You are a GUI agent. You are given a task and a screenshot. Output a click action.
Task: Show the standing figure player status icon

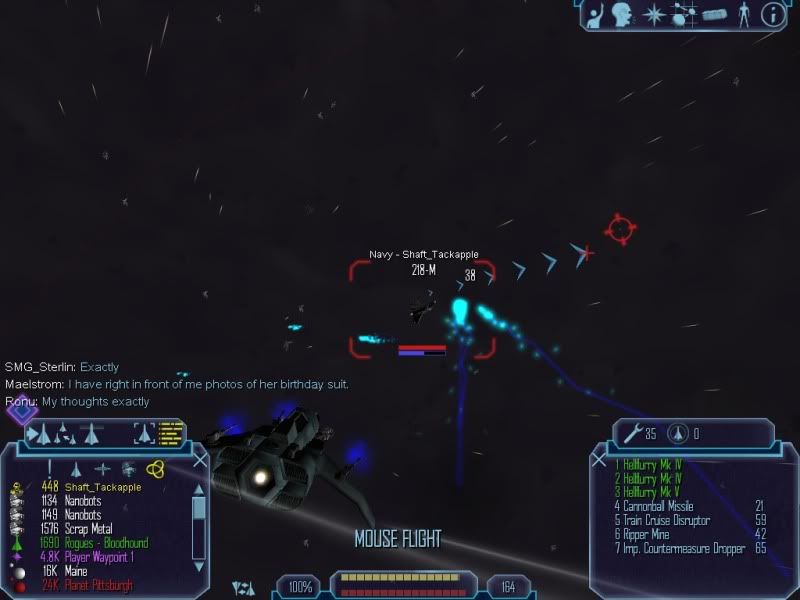[x=743, y=14]
